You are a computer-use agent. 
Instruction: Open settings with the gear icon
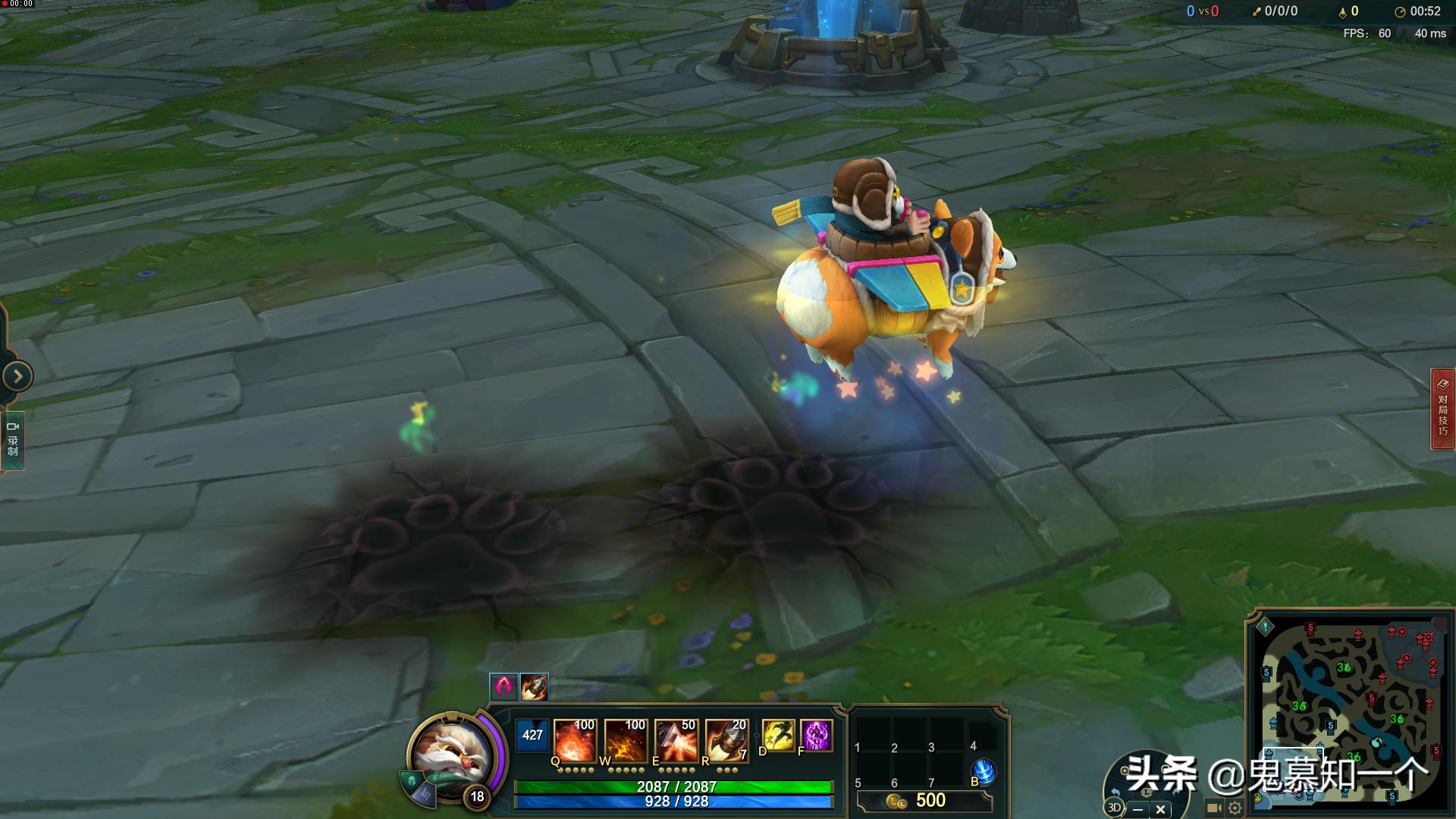pyautogui.click(x=1235, y=808)
